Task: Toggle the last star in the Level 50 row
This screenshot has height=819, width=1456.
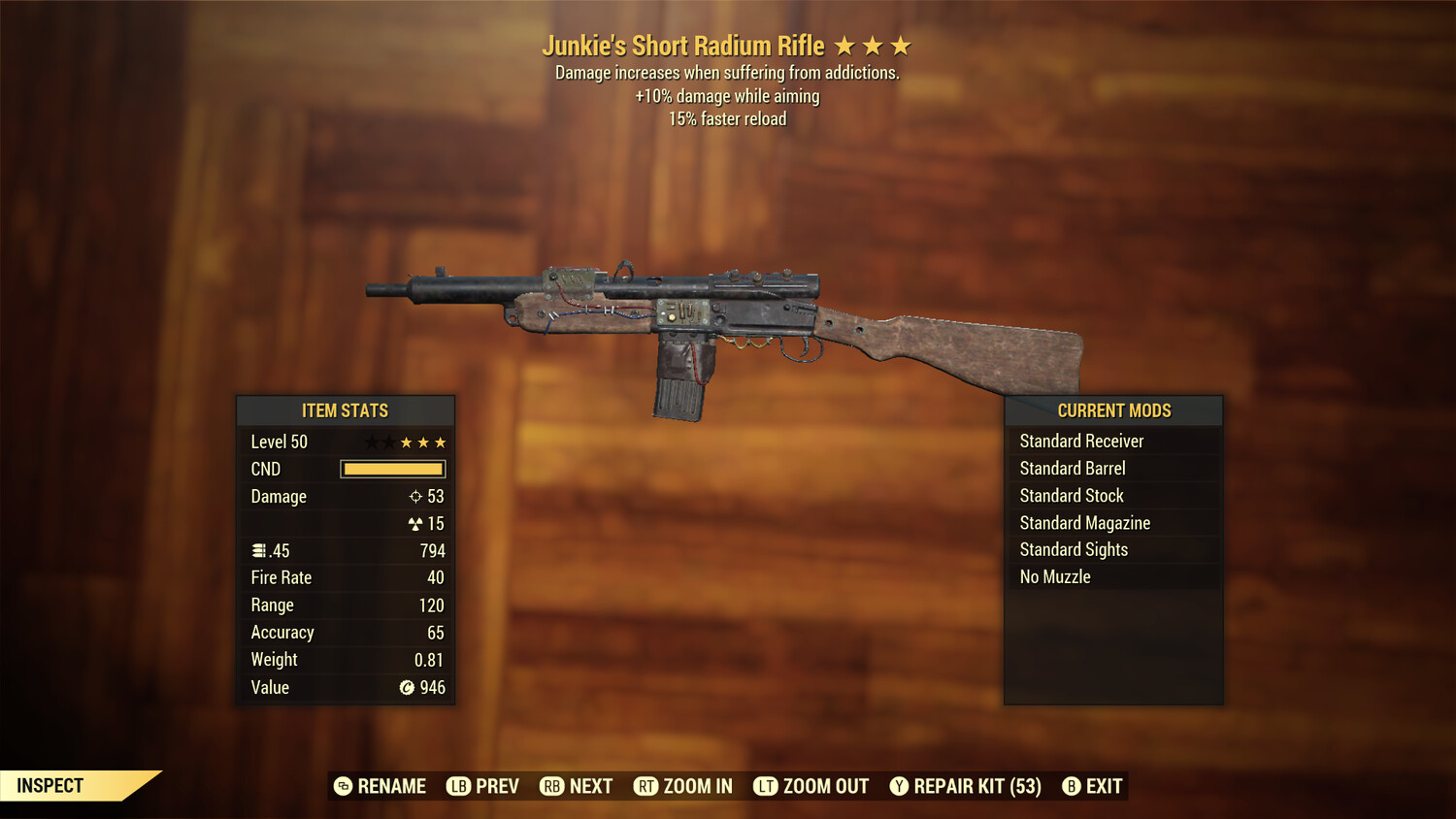Action: (440, 442)
